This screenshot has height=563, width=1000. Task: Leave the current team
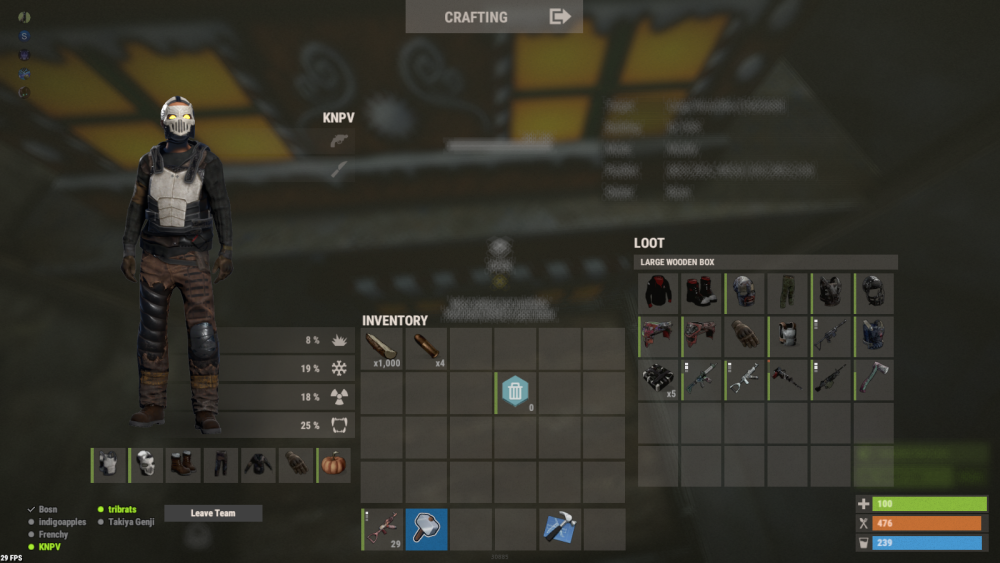(x=213, y=513)
